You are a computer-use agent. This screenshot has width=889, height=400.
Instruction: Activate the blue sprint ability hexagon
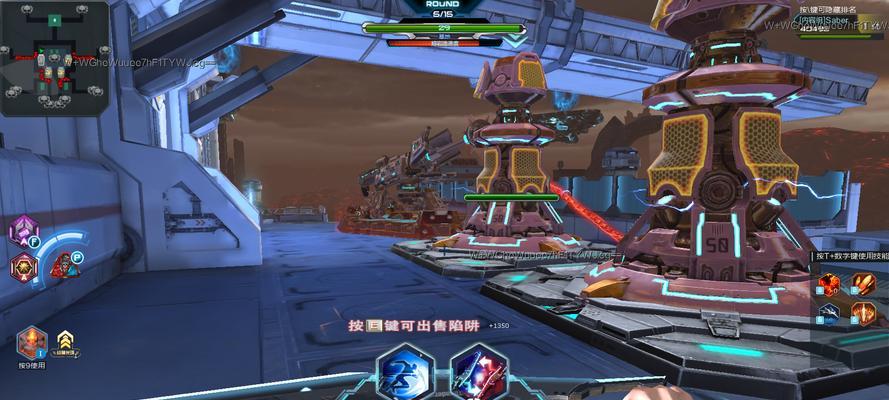(405, 374)
